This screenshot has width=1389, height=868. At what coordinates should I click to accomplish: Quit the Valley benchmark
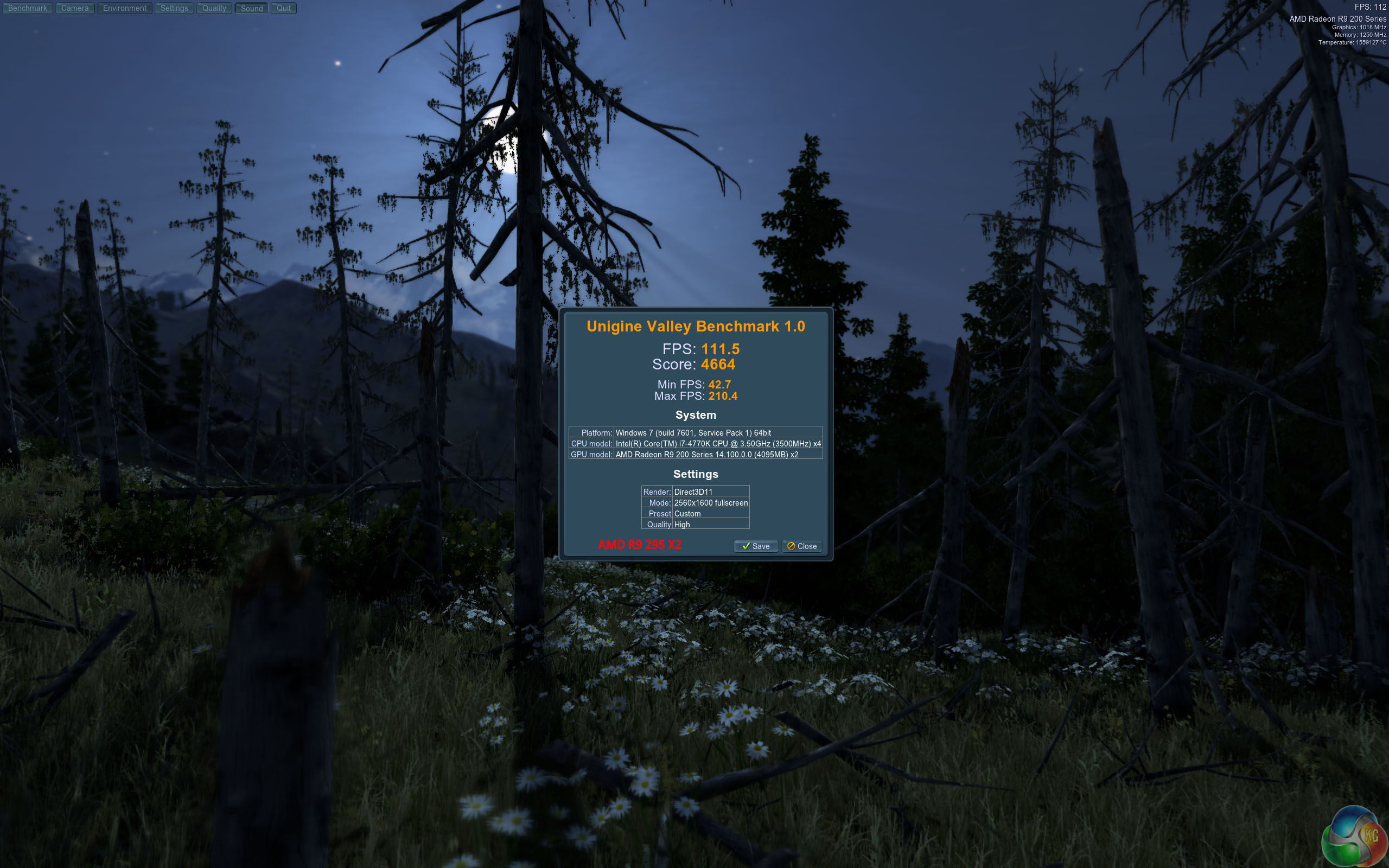[284, 8]
